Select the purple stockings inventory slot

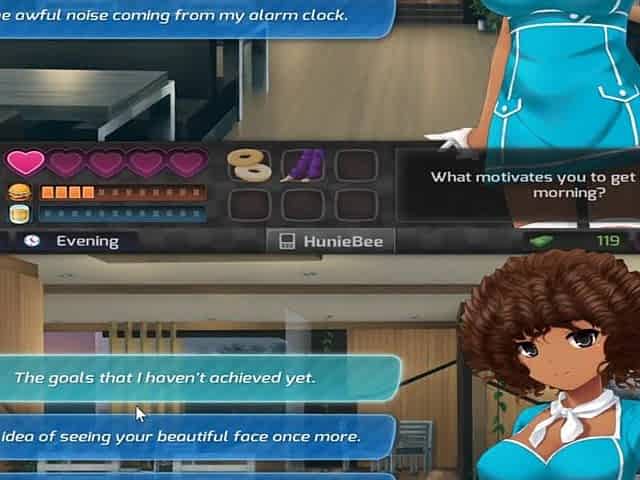point(302,165)
